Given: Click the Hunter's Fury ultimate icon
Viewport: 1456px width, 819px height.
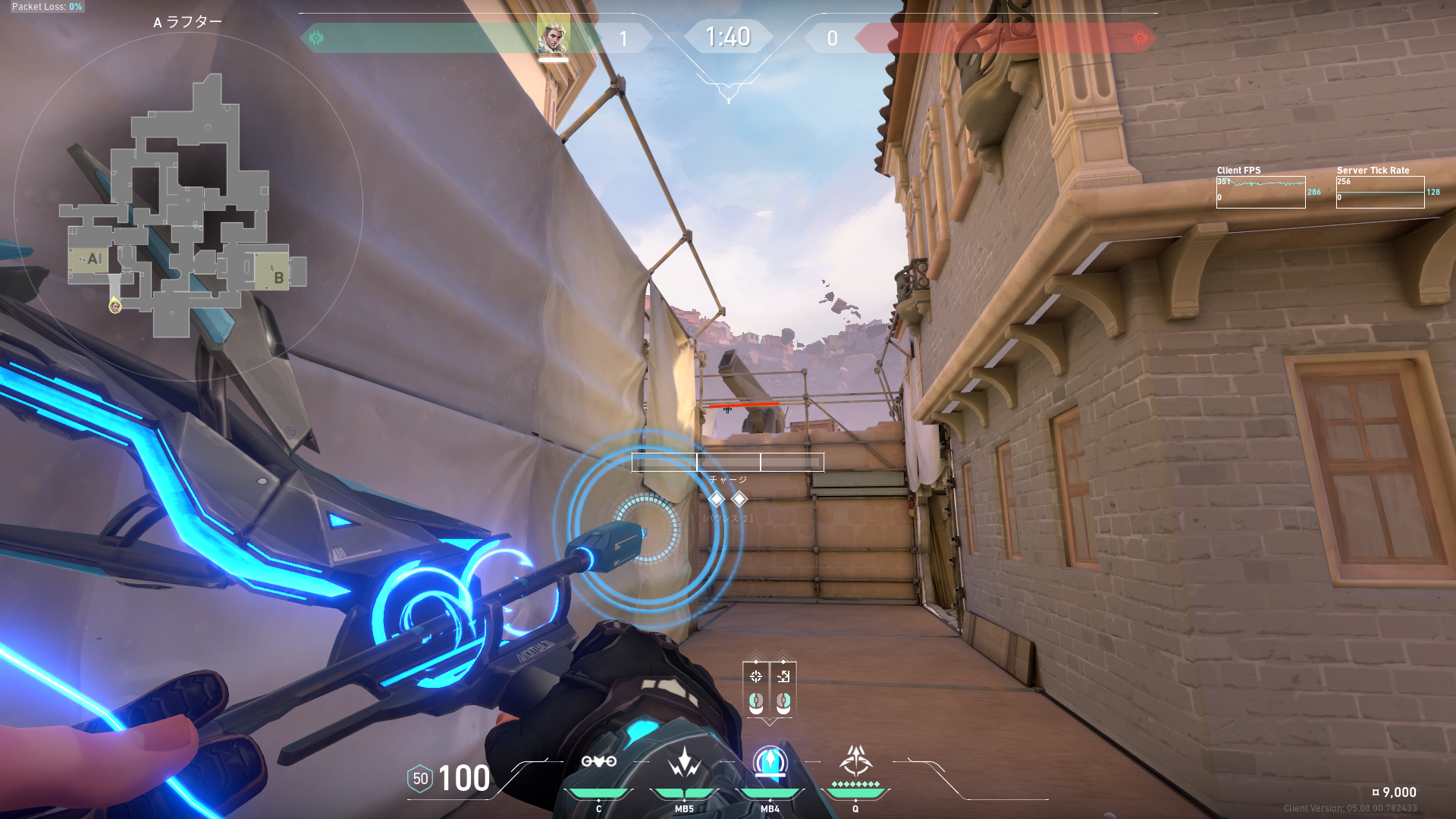Looking at the screenshot, I should pos(855,761).
